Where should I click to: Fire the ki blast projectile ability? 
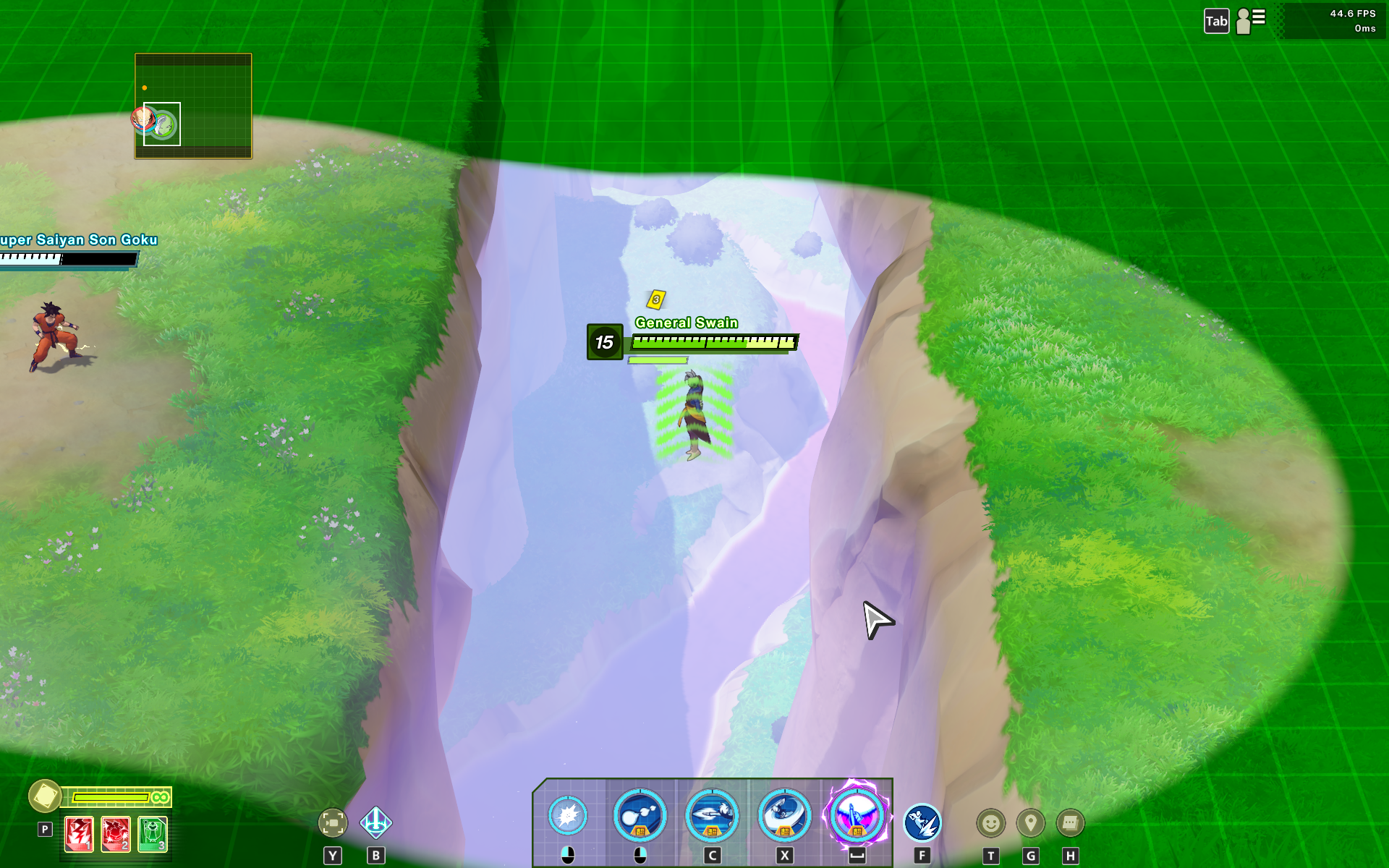pos(640,817)
